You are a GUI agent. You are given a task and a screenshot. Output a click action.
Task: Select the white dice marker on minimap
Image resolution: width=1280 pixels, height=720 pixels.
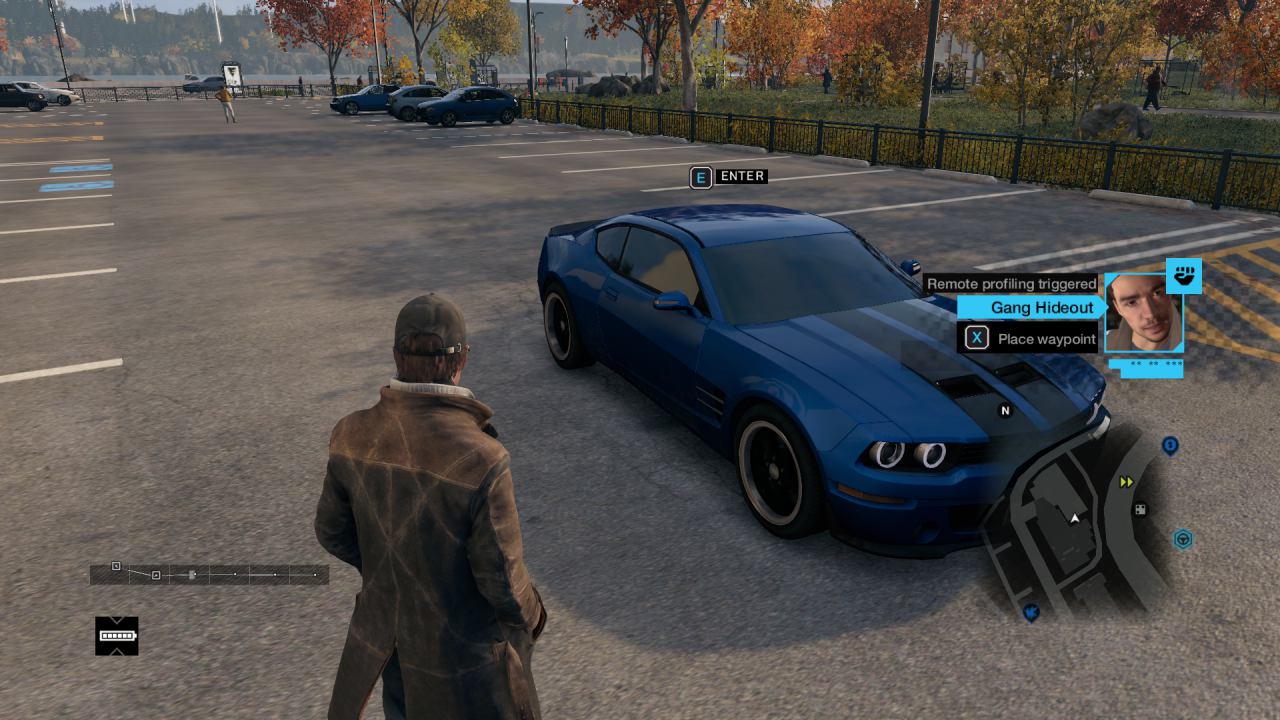(x=1139, y=510)
